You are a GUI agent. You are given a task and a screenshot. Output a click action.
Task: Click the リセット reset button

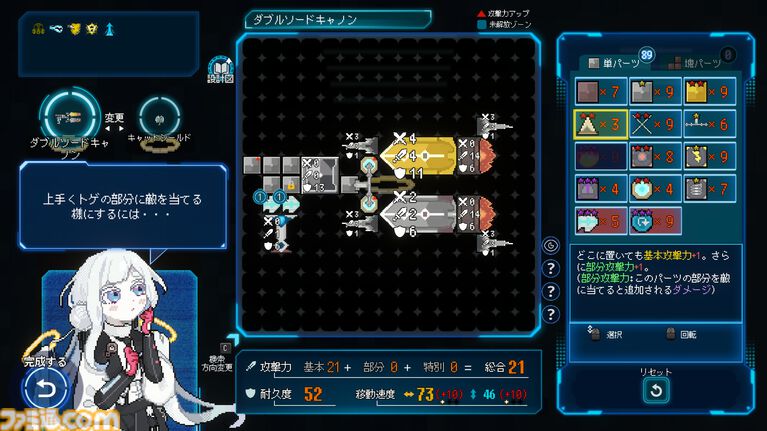click(656, 391)
